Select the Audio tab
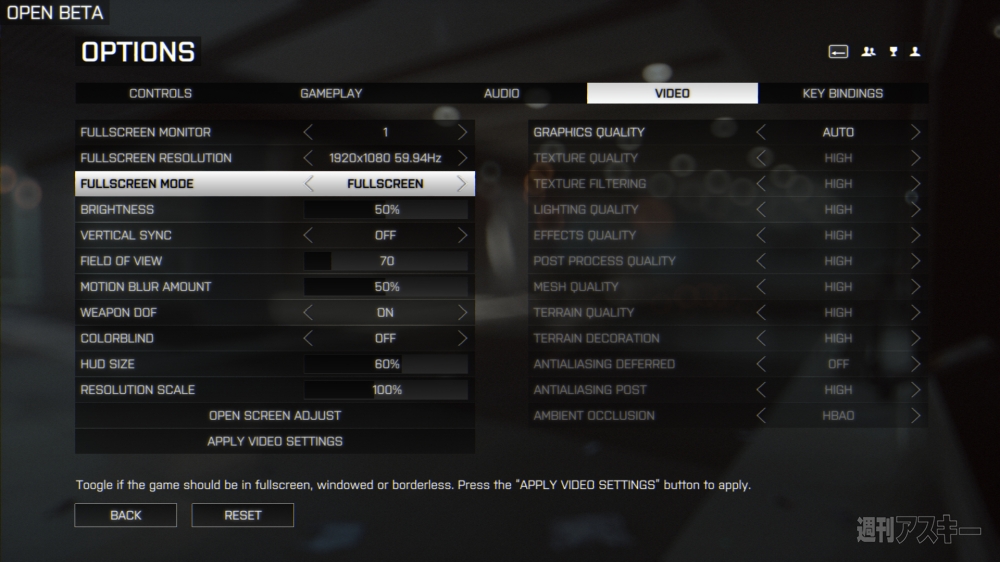Viewport: 1000px width, 562px height. point(501,93)
